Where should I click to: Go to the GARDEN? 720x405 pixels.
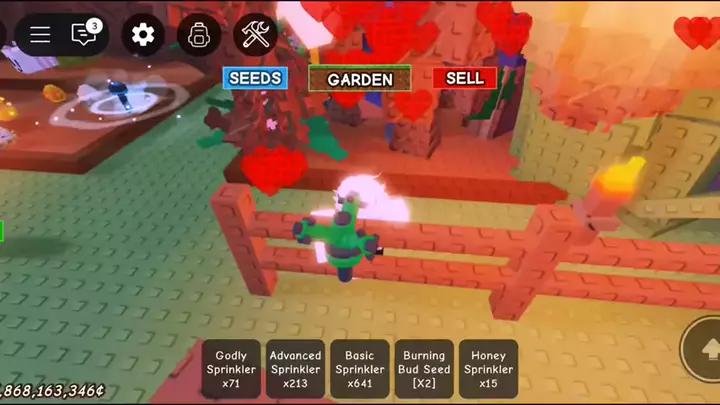tap(359, 79)
